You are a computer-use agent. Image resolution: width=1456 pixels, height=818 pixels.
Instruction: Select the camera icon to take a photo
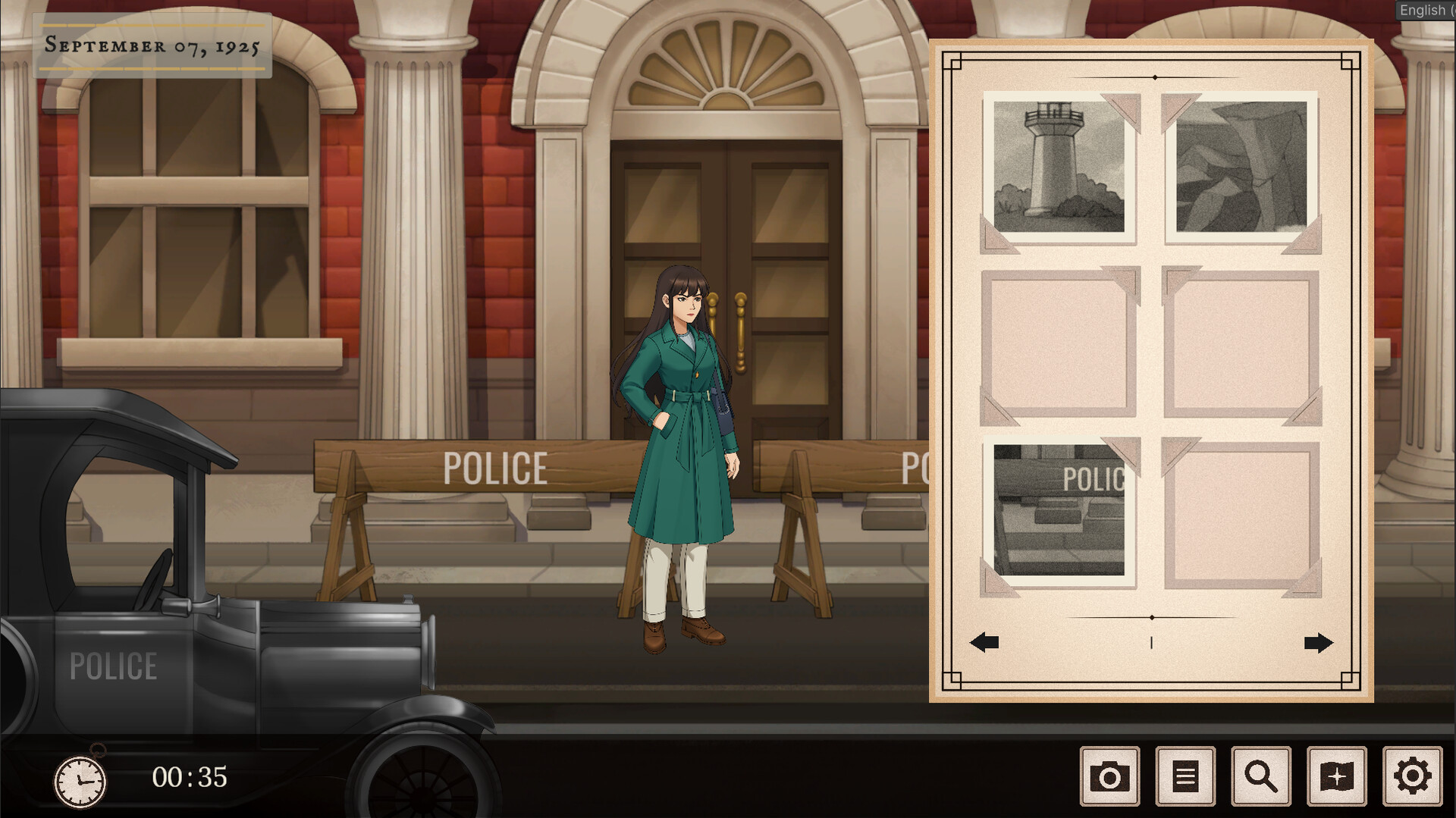pyautogui.click(x=1110, y=775)
